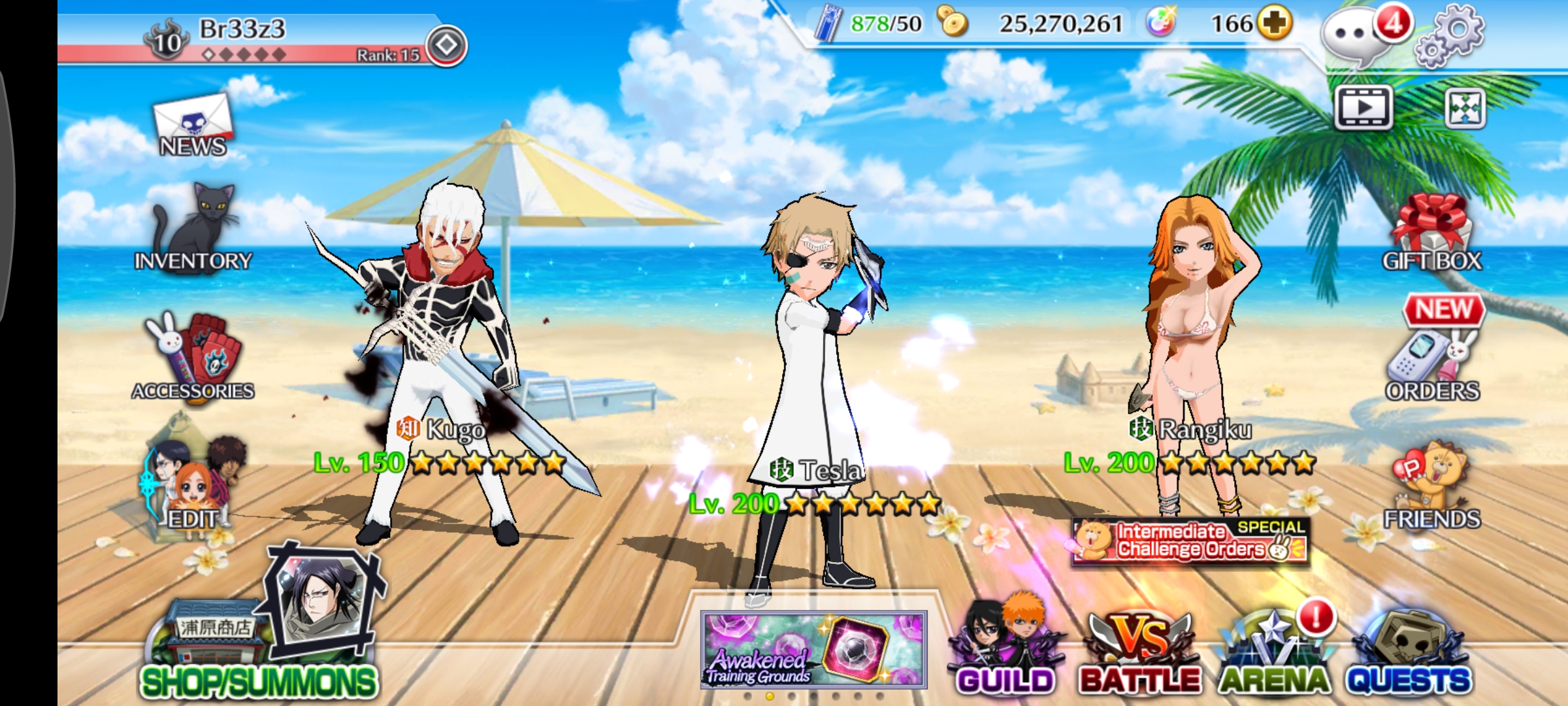This screenshot has width=1568, height=706.
Task: Open Intermediate Challenge Orders special banner
Action: [x=1190, y=541]
